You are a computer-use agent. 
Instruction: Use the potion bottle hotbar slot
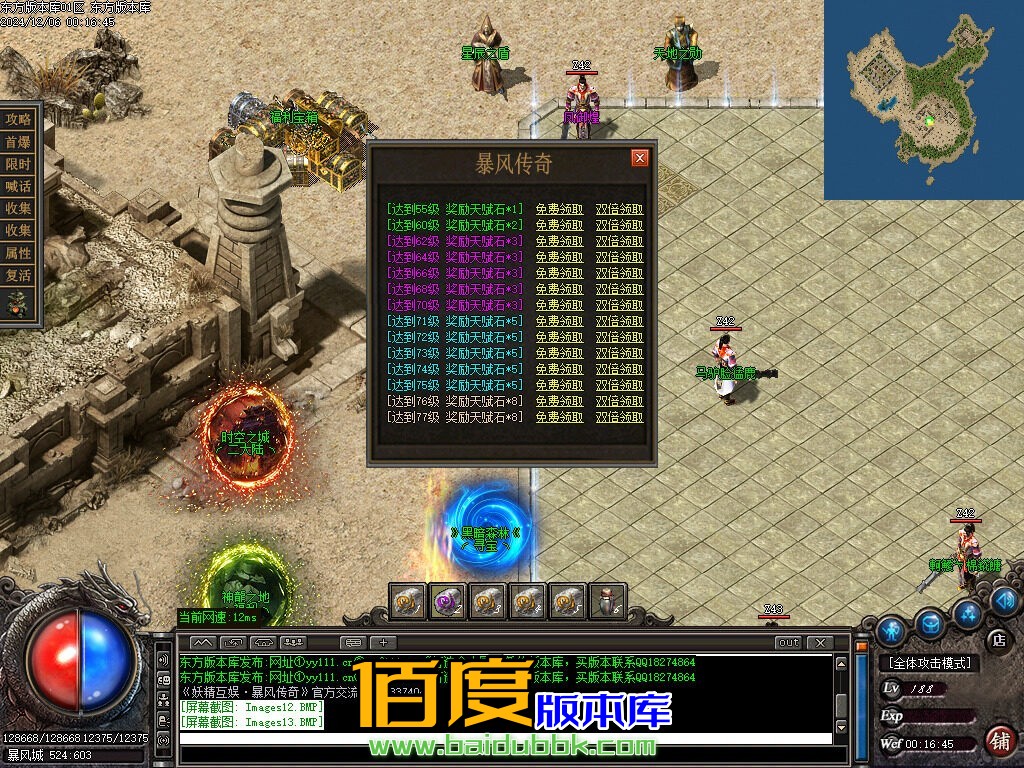point(607,601)
